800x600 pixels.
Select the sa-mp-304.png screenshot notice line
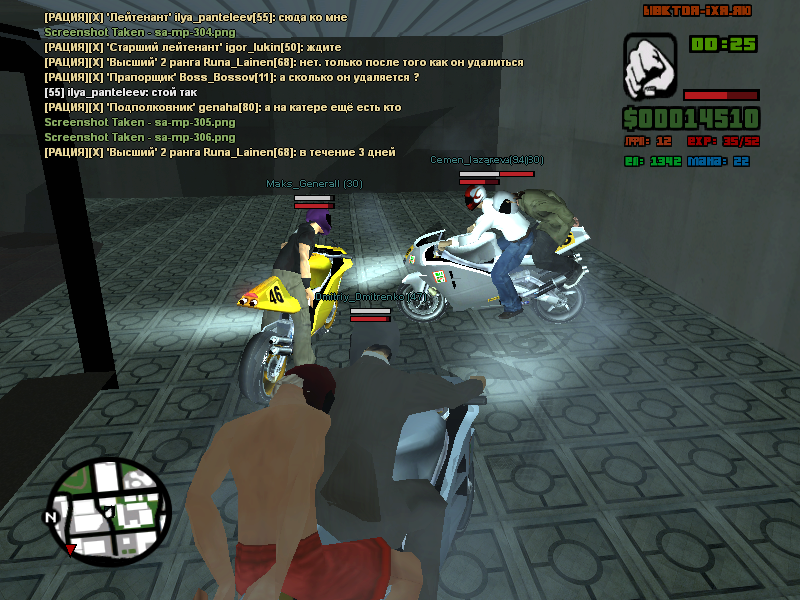pyautogui.click(x=126, y=32)
